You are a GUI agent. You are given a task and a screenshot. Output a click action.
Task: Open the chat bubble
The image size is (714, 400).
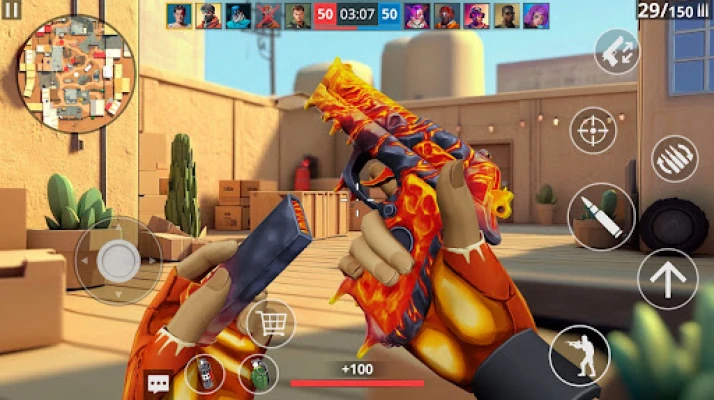point(158,383)
